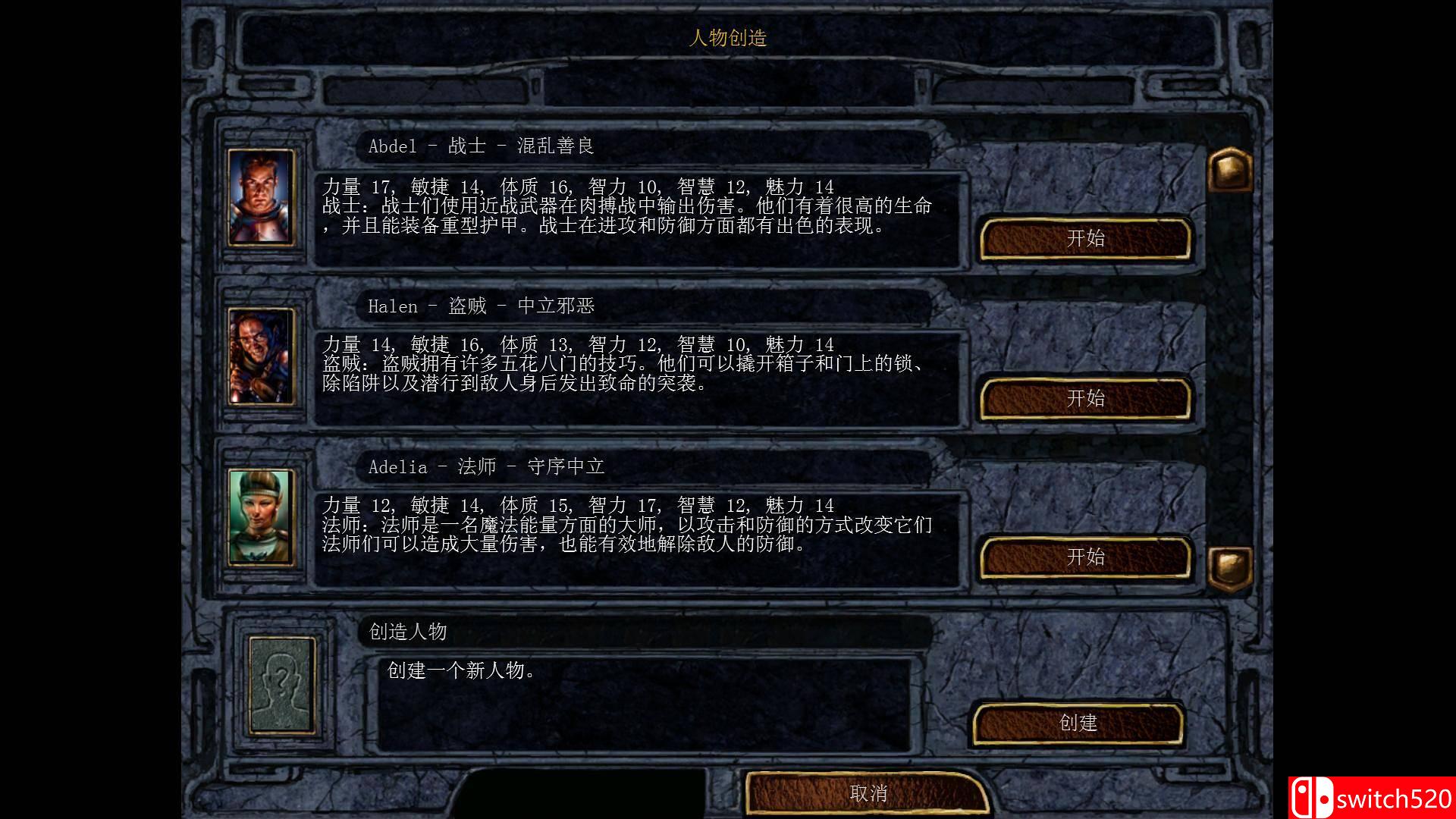This screenshot has width=1456, height=819.
Task: Select Adelia's mage portrait
Action: 262,517
